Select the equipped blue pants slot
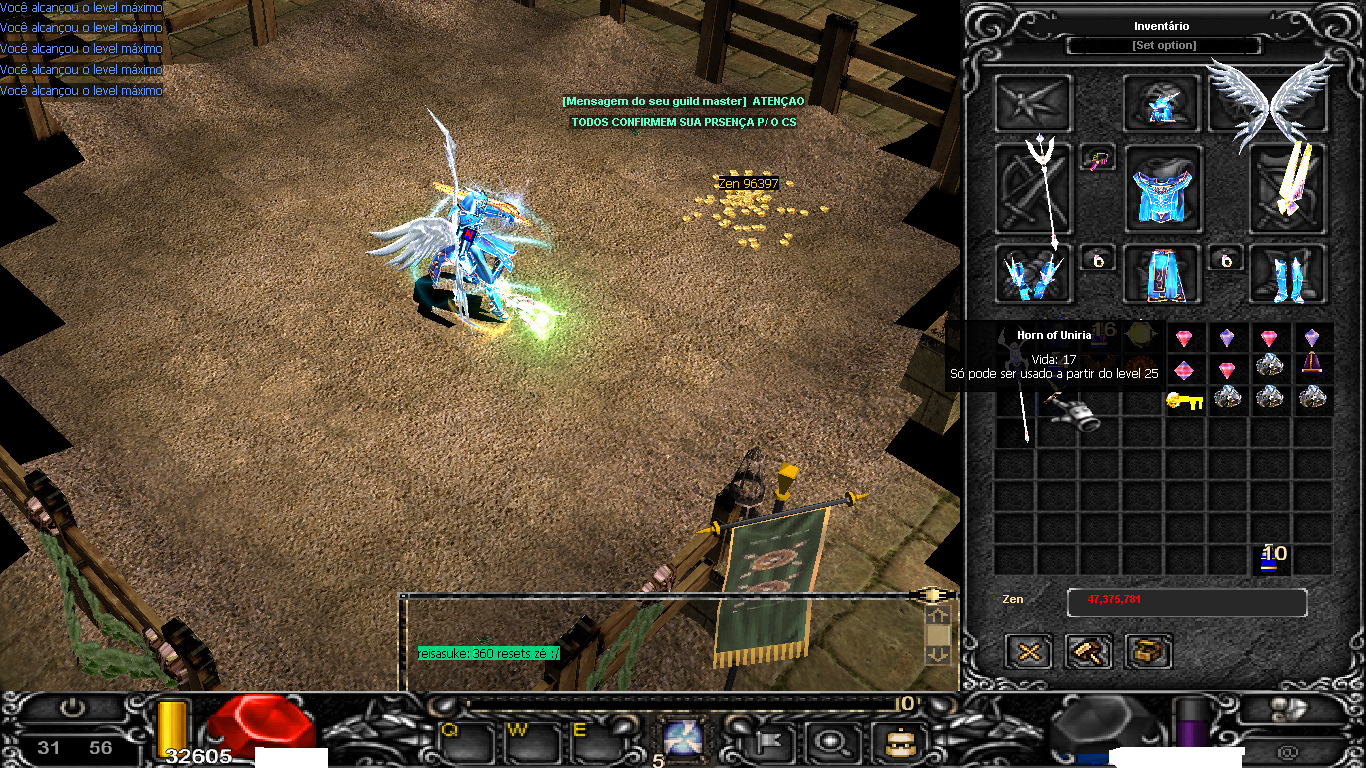 (x=1162, y=274)
